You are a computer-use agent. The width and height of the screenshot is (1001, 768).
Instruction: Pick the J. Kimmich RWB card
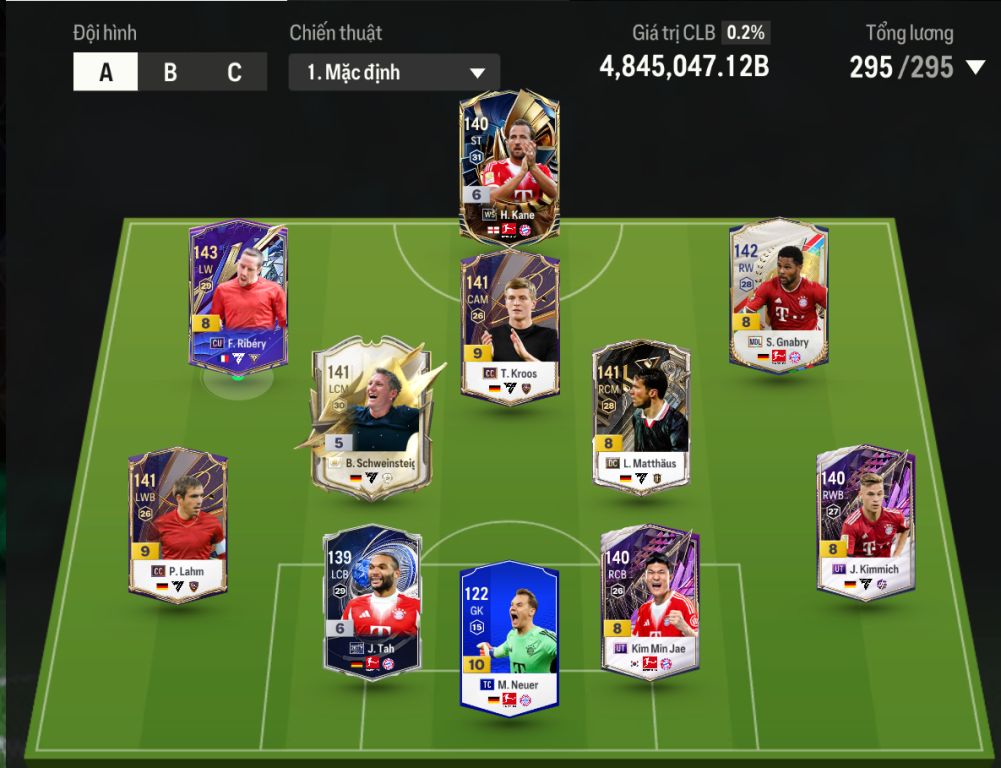(865, 522)
